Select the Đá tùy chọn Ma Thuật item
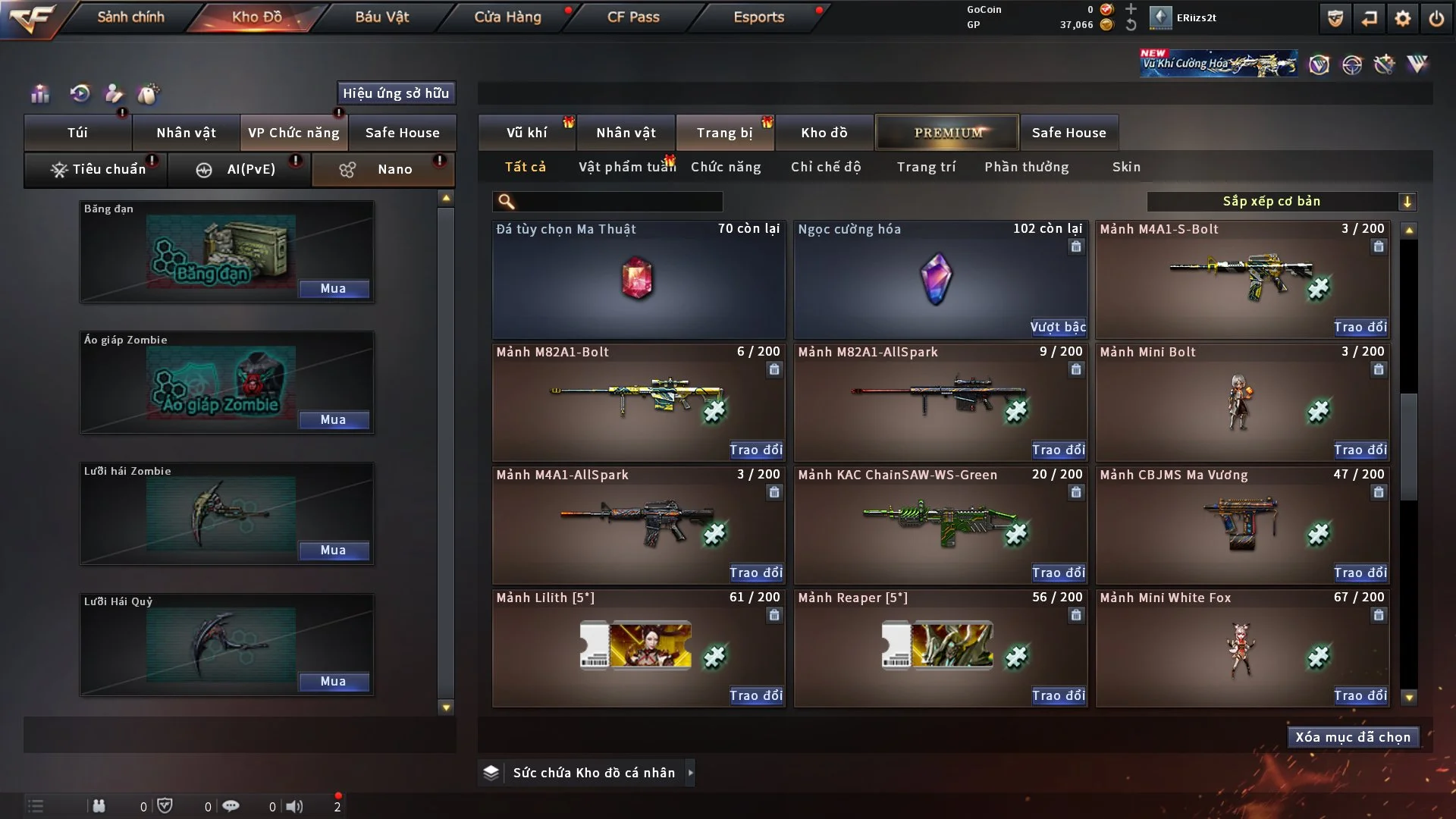 [638, 279]
